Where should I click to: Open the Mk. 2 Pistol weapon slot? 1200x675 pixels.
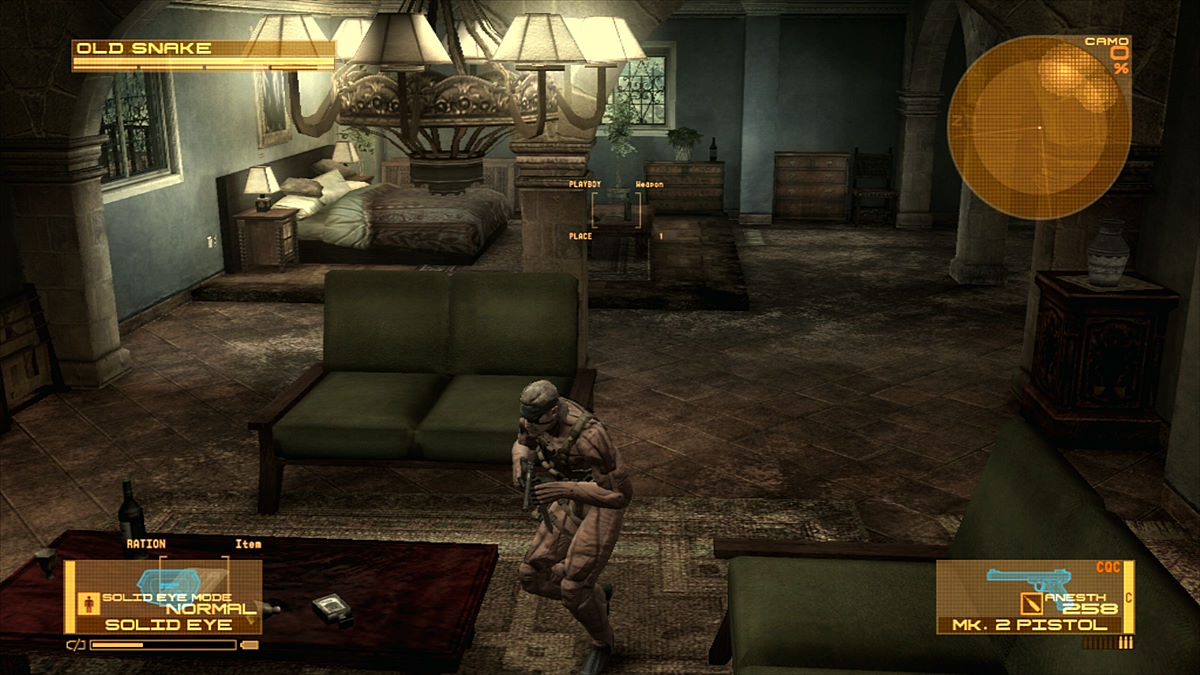[x=1035, y=597]
